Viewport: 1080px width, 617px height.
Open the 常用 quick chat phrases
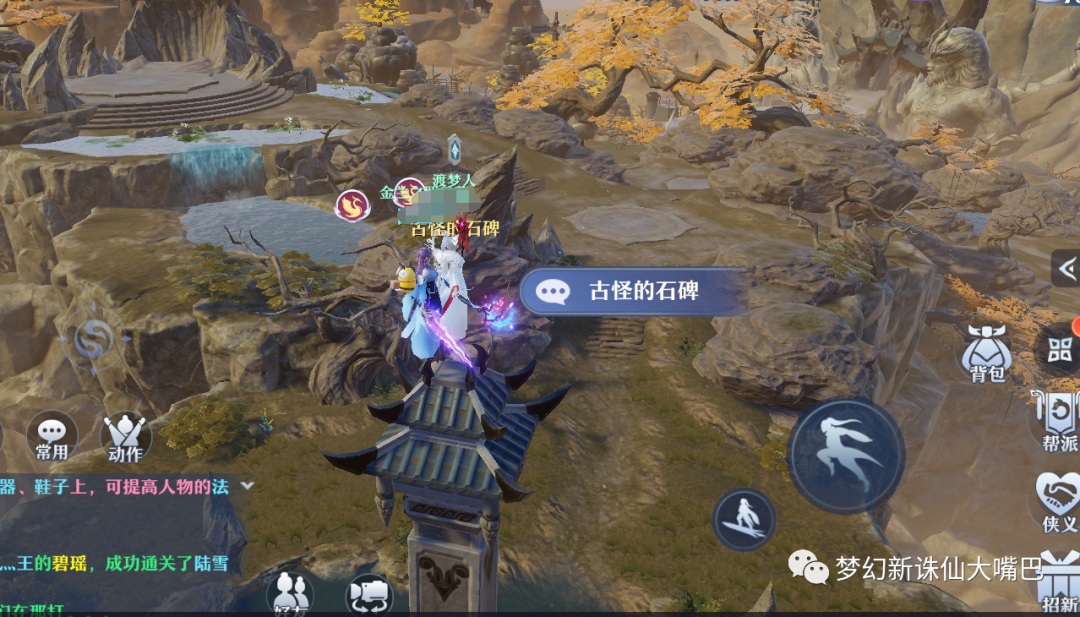pos(52,438)
